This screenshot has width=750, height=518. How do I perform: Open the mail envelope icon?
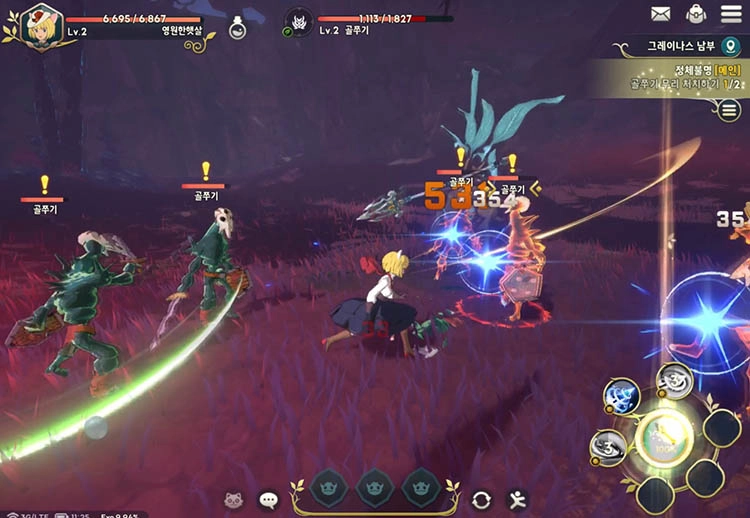(x=660, y=14)
